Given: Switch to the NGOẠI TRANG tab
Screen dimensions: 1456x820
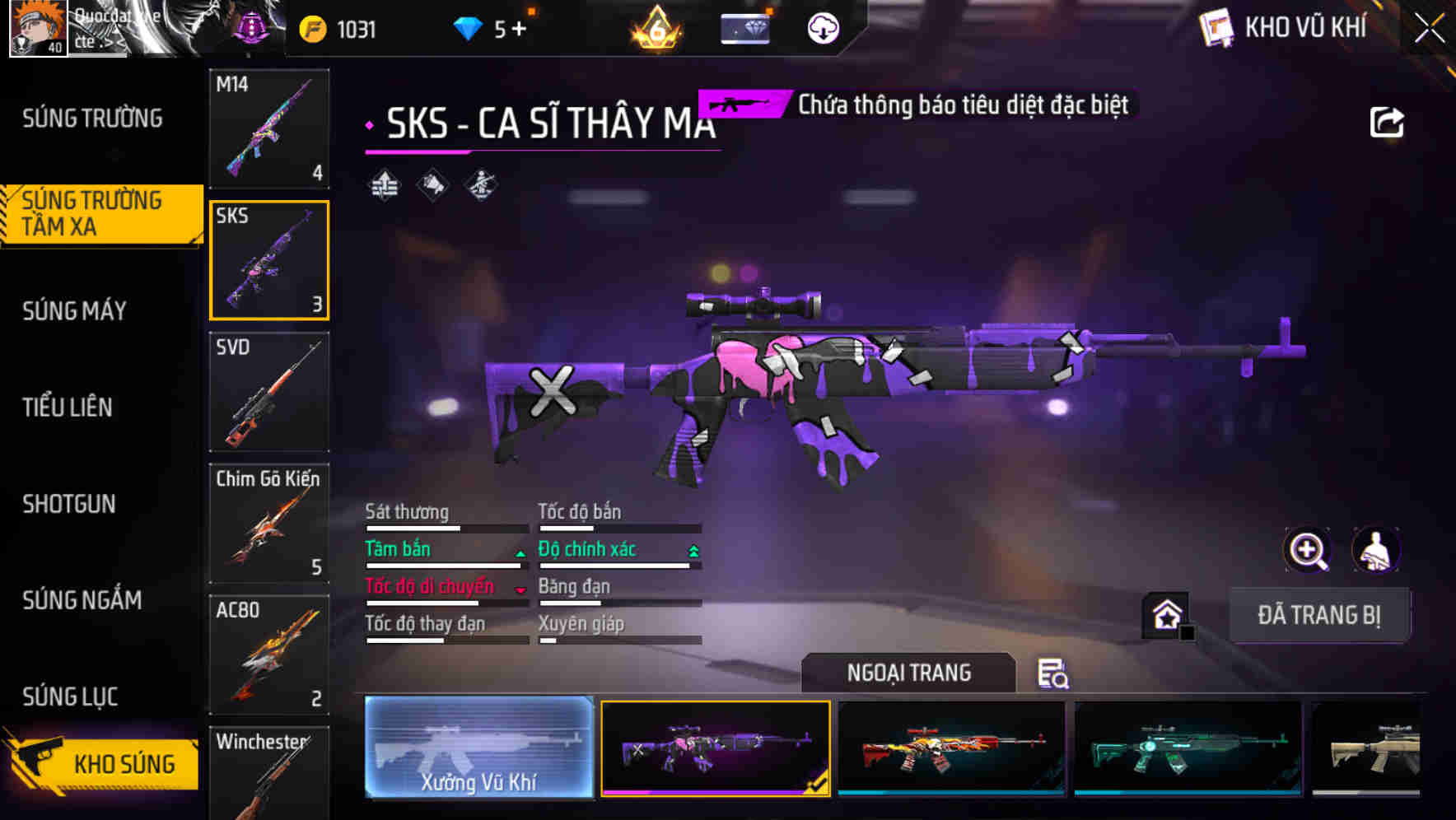Looking at the screenshot, I should pos(909,673).
